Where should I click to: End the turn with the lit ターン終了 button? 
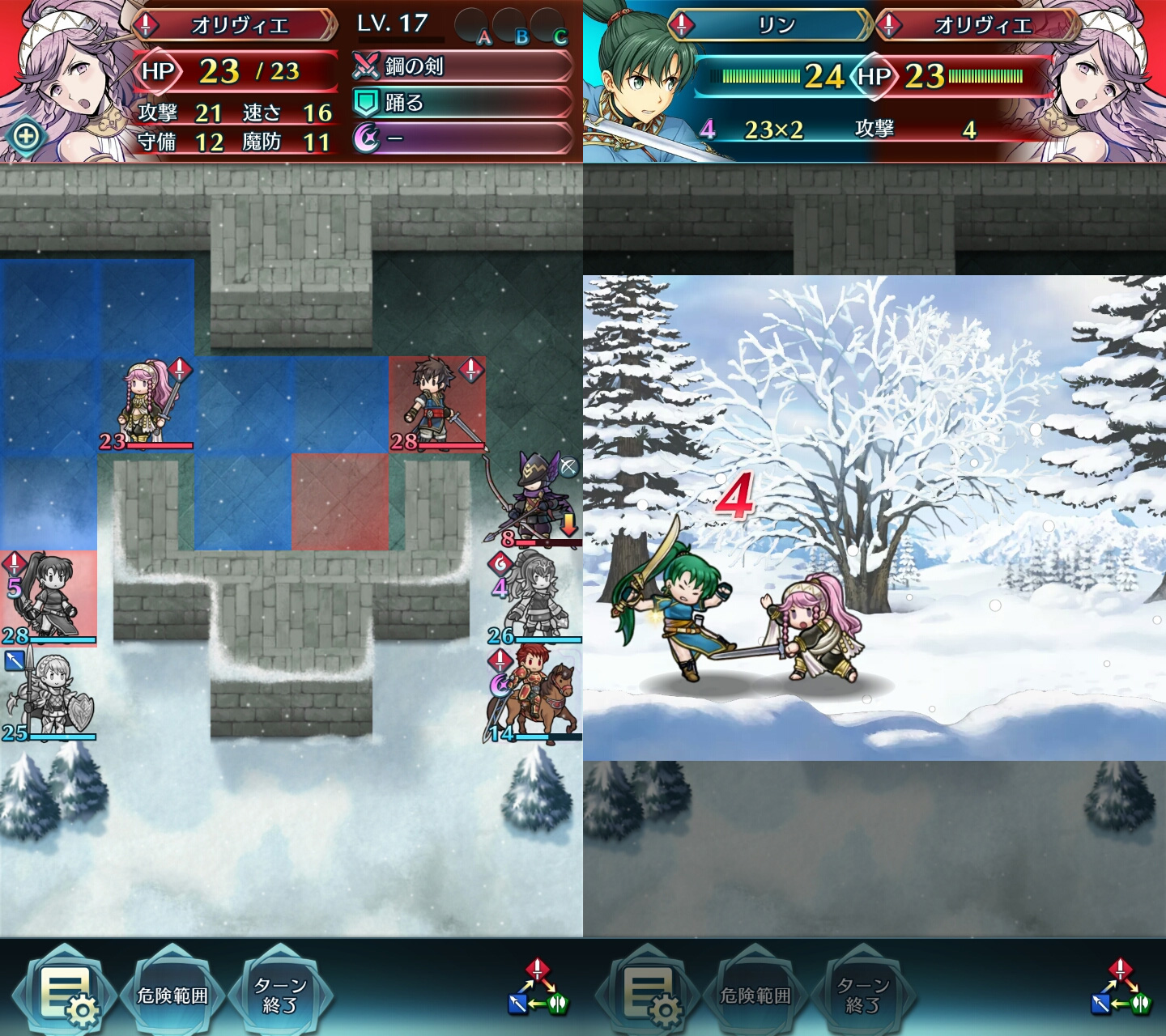pos(280,995)
